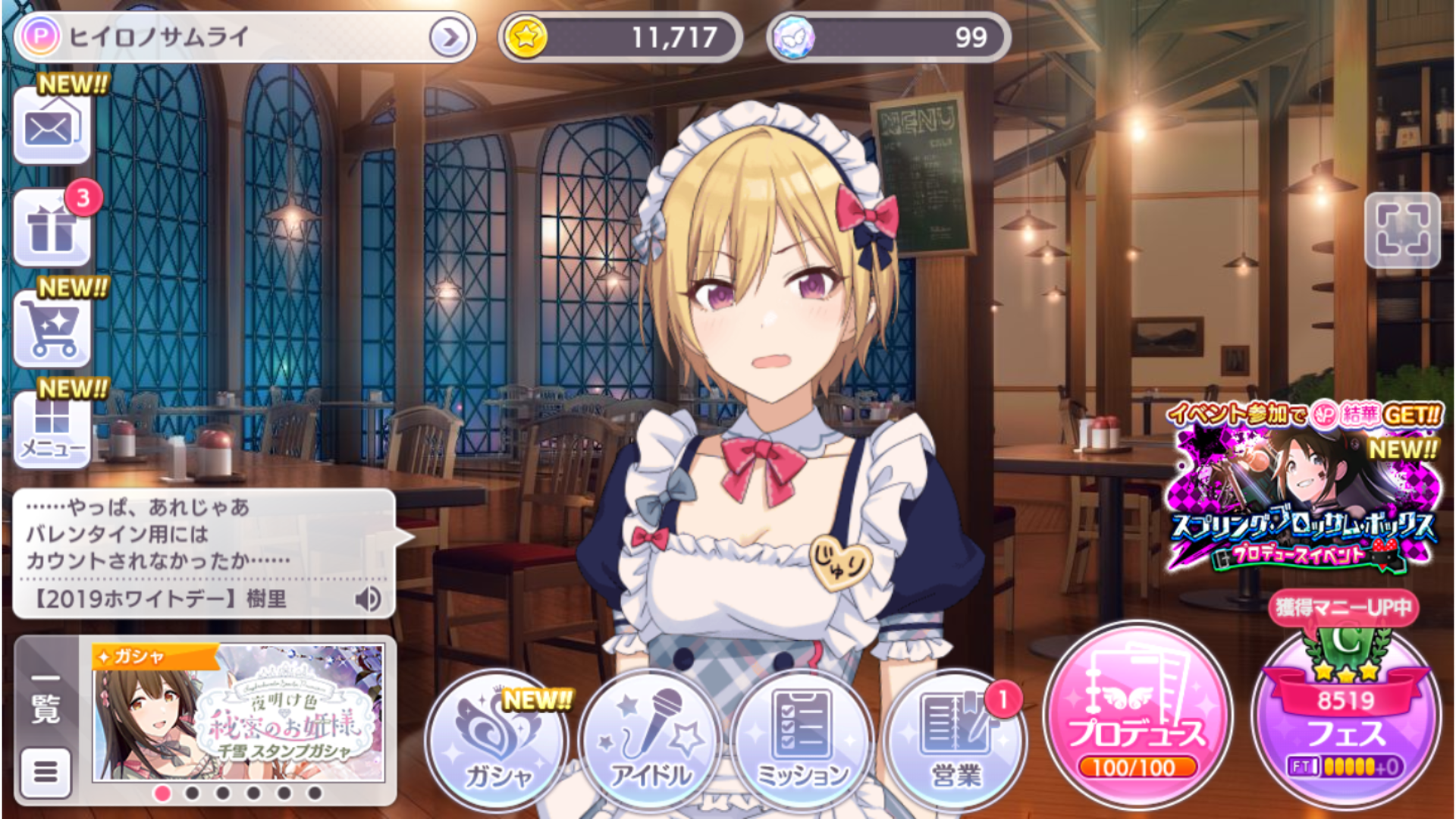
Task: Open the アイドル idol menu
Action: pyautogui.click(x=651, y=739)
